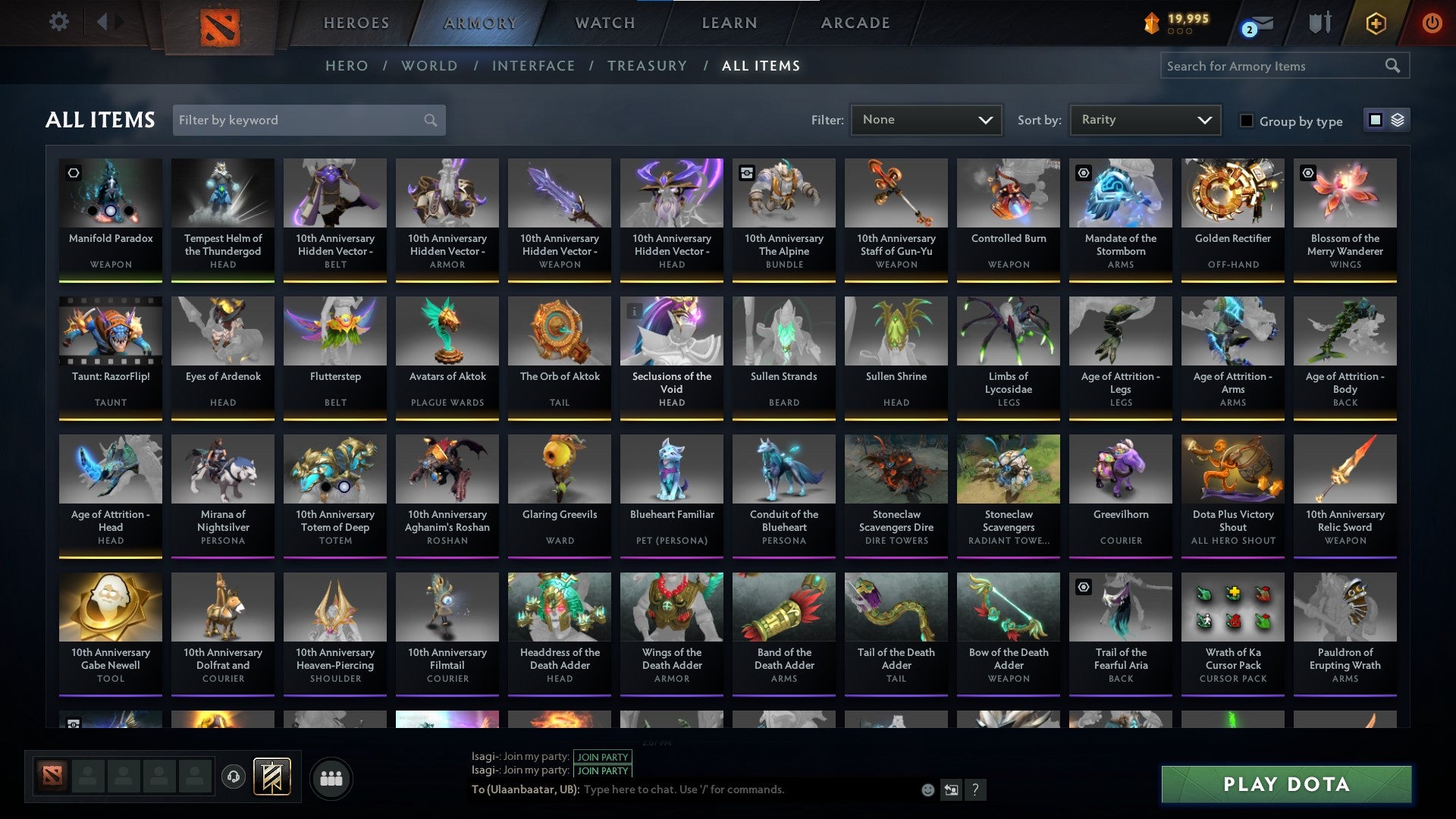Toggle the single item view square

point(1374,120)
